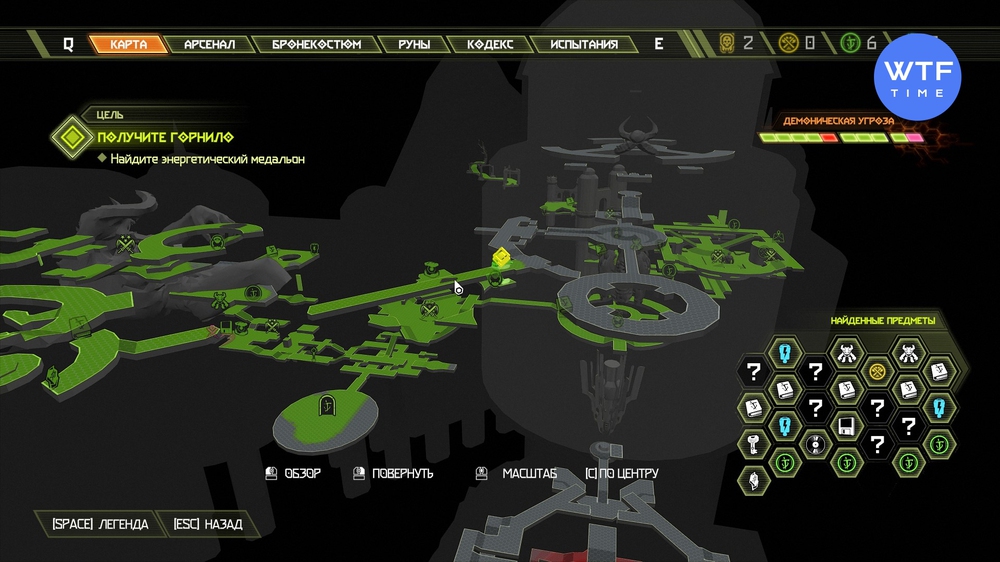This screenshot has width=1000, height=562.
Task: Select the vinyl record found item
Action: [815, 443]
